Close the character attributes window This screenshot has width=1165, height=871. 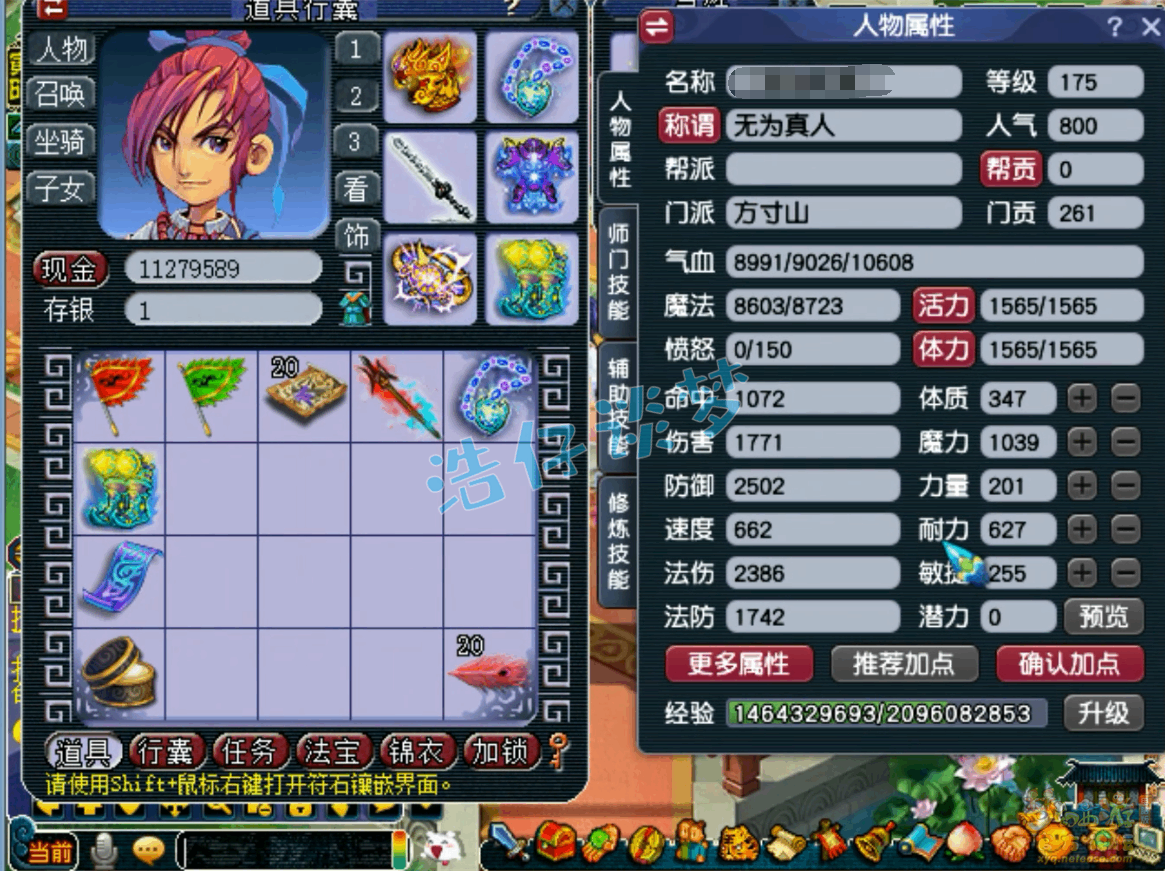(1150, 28)
